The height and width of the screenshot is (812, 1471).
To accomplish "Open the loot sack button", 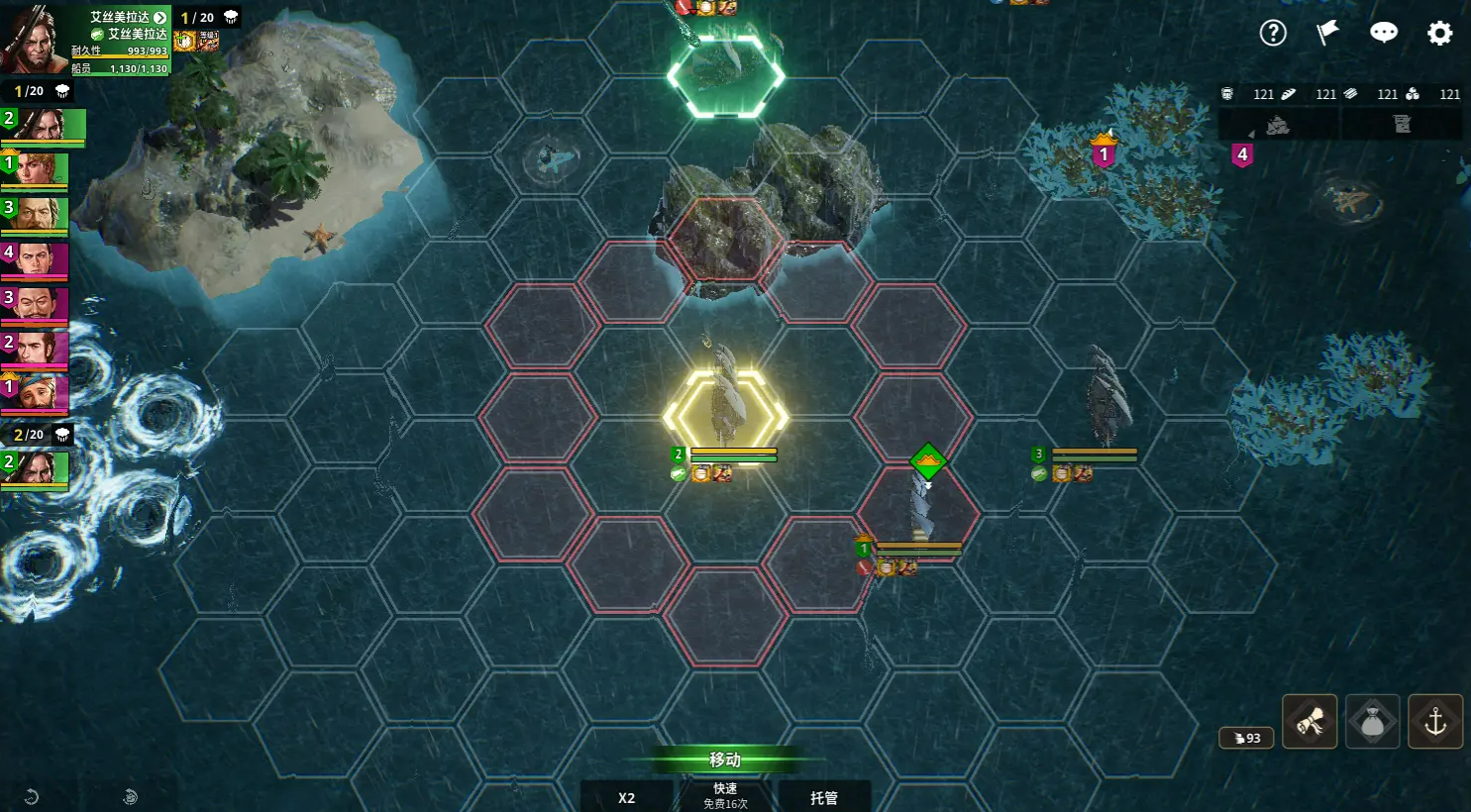I will coord(1372,722).
